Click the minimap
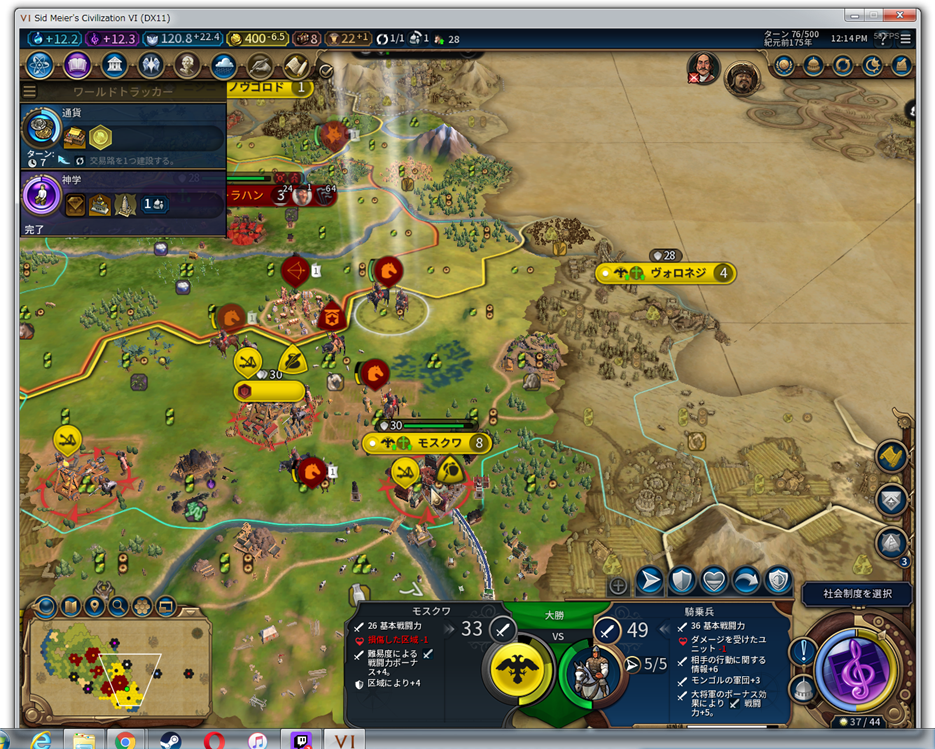This screenshot has height=749, width=935. pyautogui.click(x=95, y=663)
